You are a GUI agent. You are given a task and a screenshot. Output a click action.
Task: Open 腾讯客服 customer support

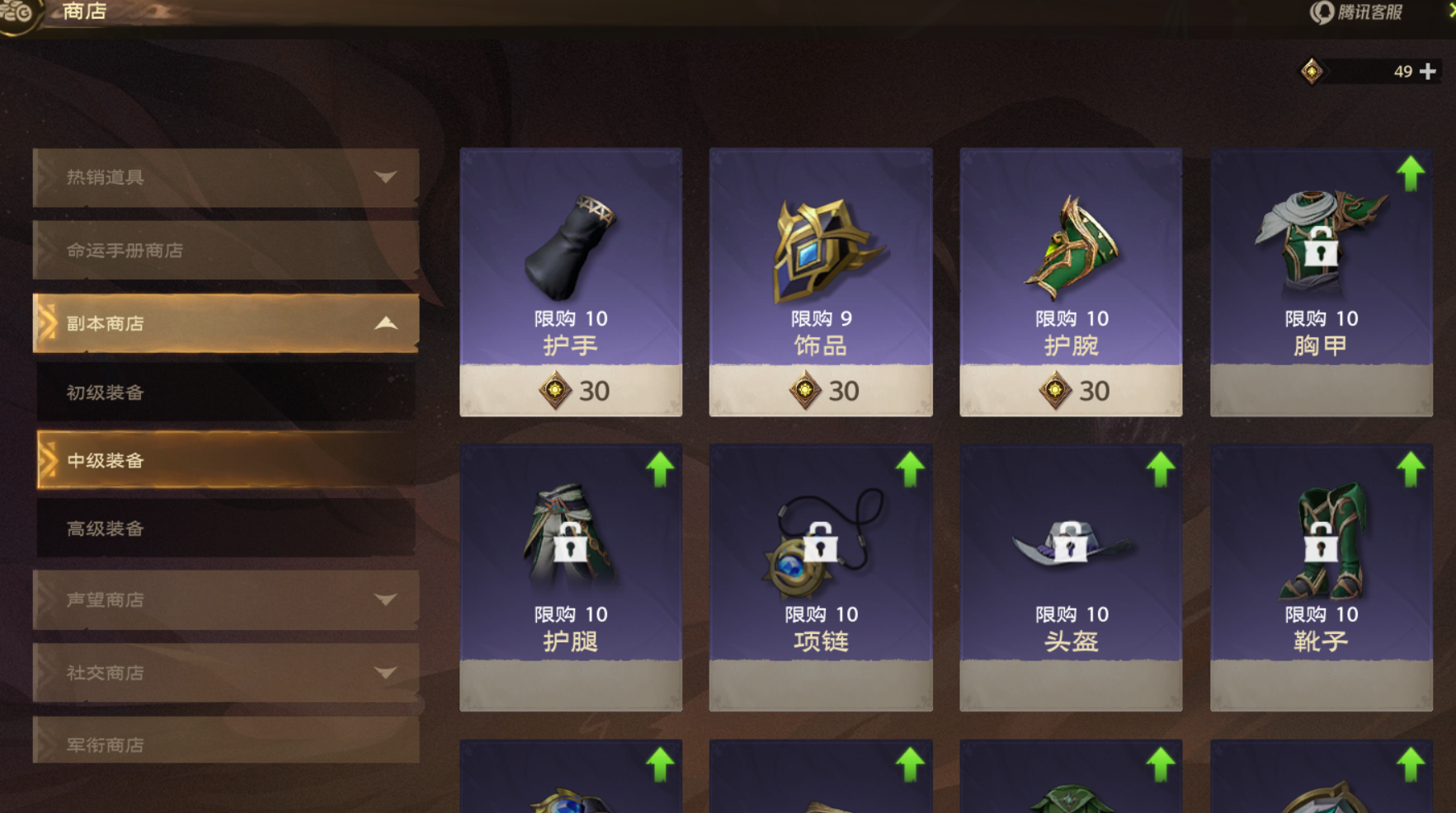[x=1357, y=12]
